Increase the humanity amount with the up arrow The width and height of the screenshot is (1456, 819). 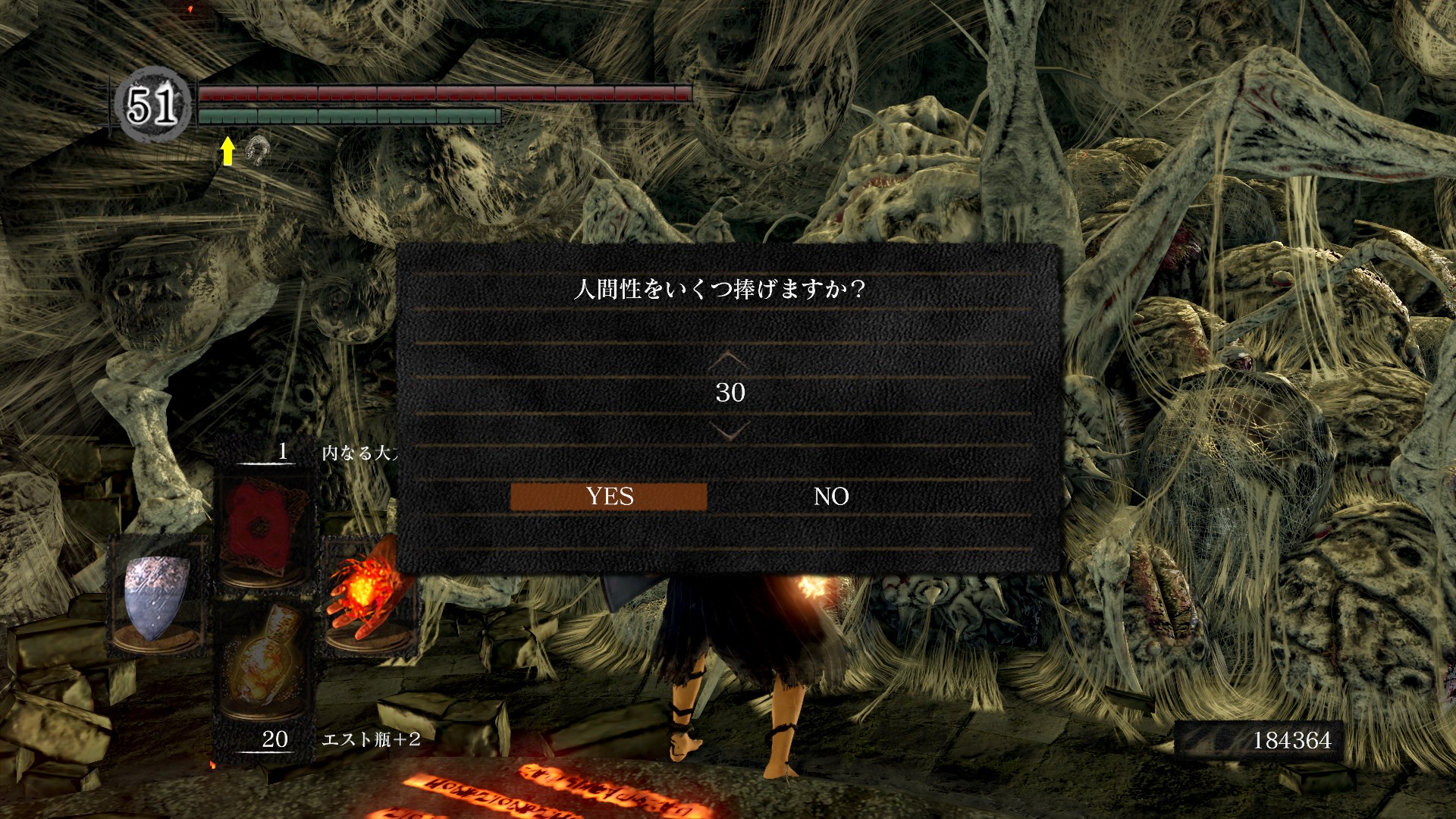pos(730,359)
